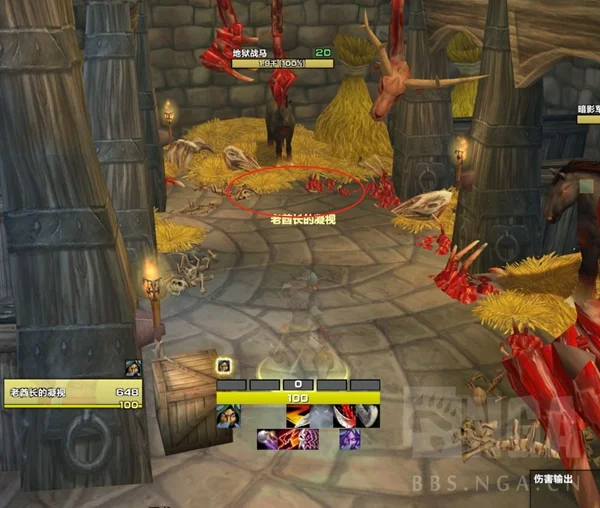This screenshot has height=508, width=600.
Task: Click the small glowing buff icon
Action: point(225,366)
